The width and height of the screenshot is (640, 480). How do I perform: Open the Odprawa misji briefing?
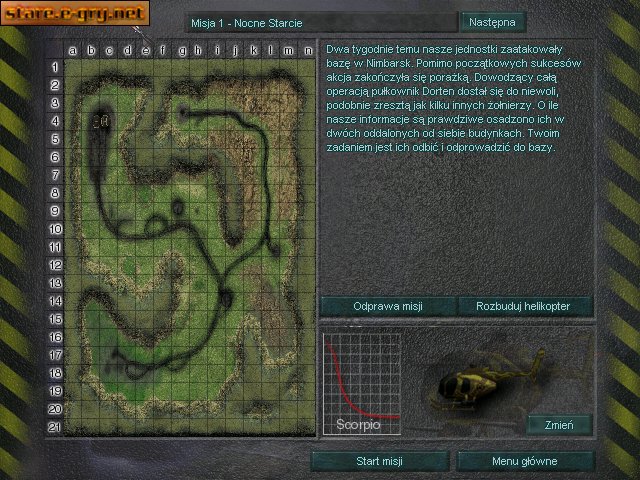(388, 306)
